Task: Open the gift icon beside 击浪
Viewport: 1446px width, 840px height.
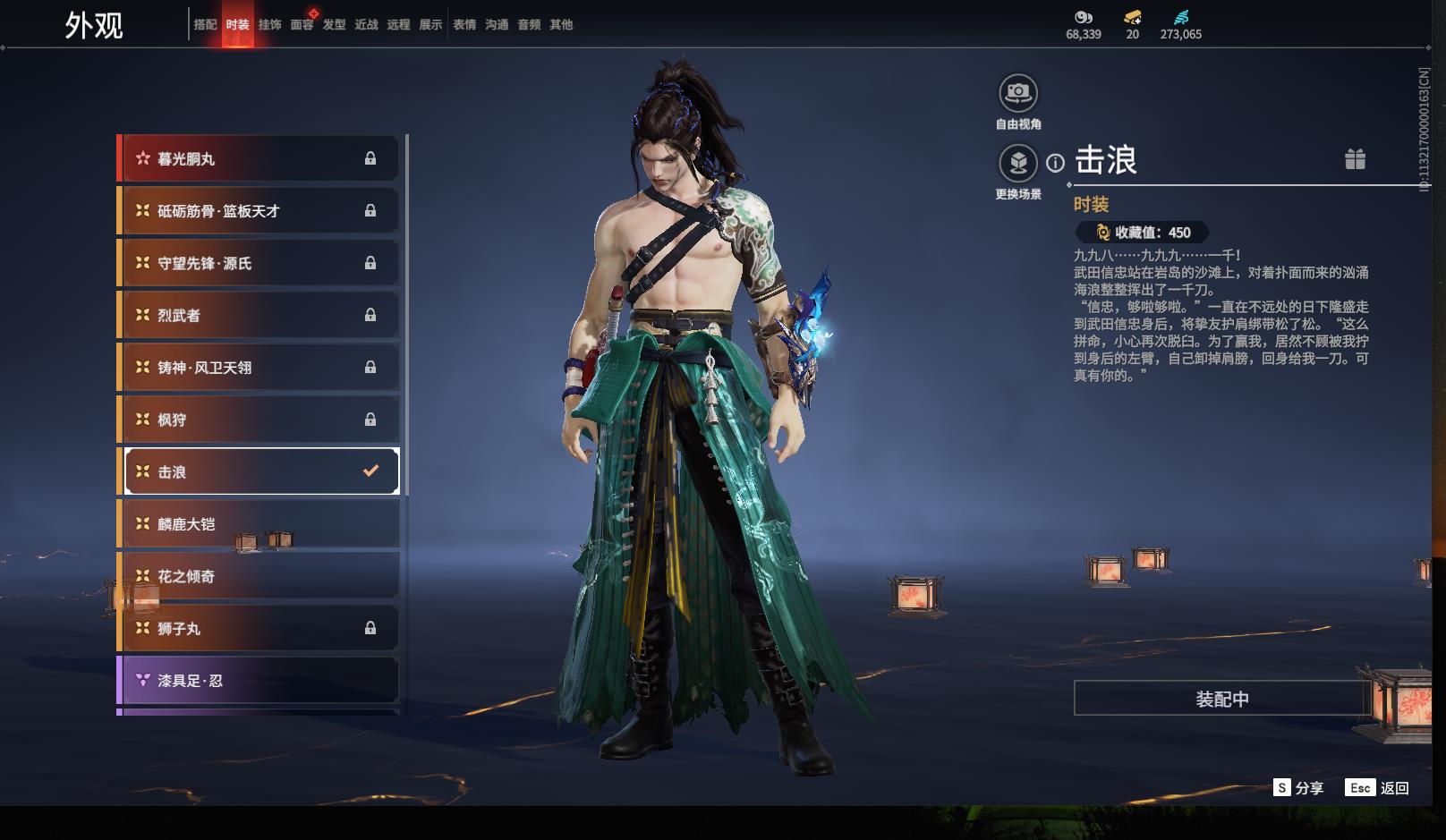Action: coord(1355,159)
